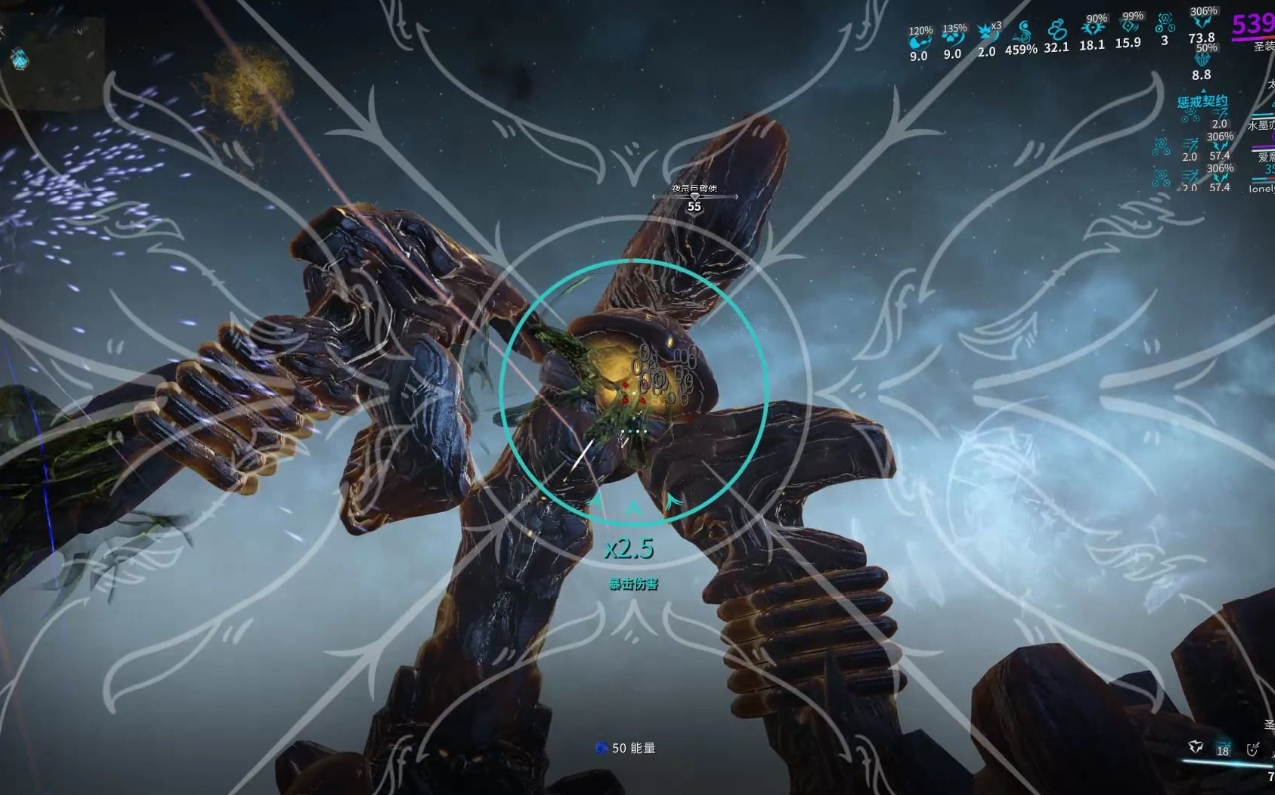
Task: Activate the leftmost ability icon in ability bar
Action: click(1194, 746)
